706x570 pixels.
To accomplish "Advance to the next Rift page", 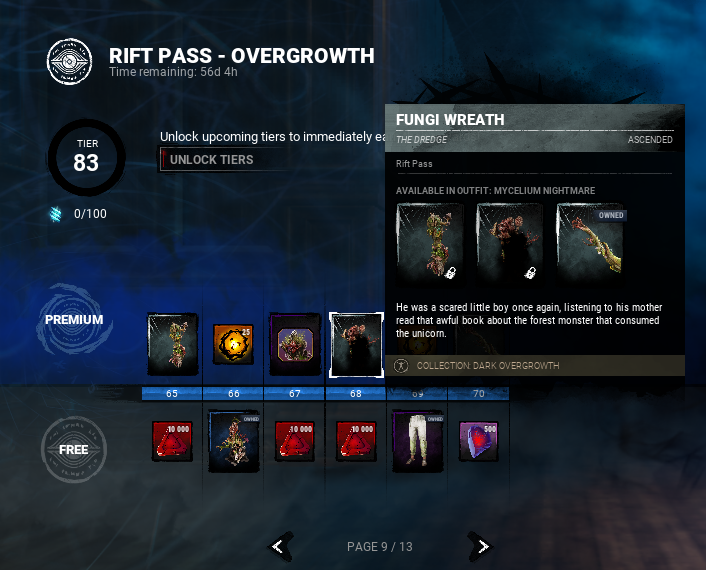I will tap(482, 546).
